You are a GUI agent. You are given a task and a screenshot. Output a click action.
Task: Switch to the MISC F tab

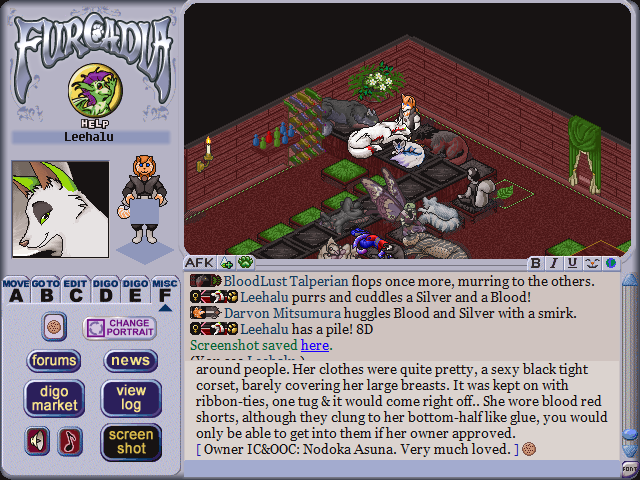[165, 290]
